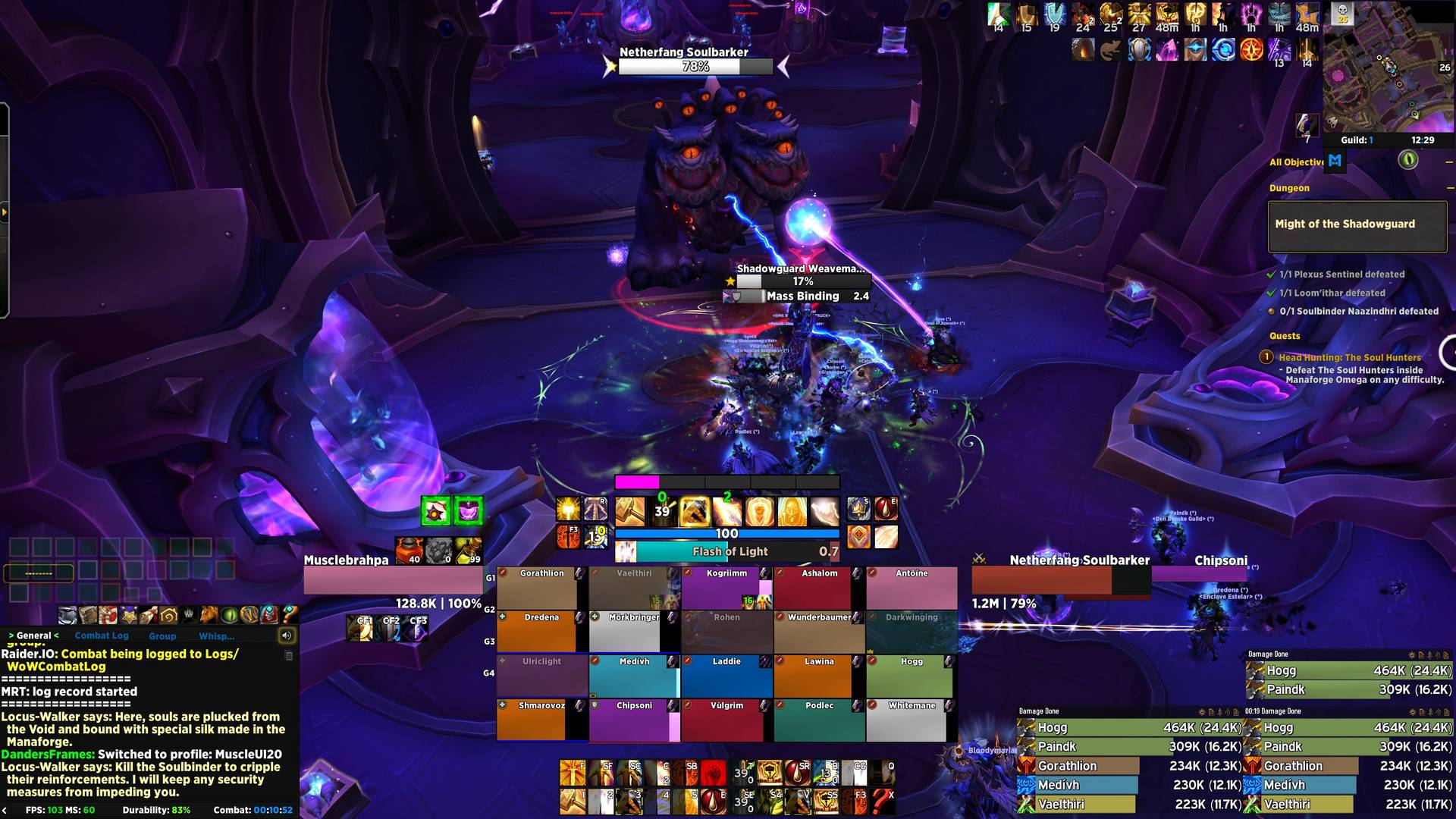The width and height of the screenshot is (1456, 819).
Task: Switch to the Combat Log chat tab
Action: tap(102, 635)
